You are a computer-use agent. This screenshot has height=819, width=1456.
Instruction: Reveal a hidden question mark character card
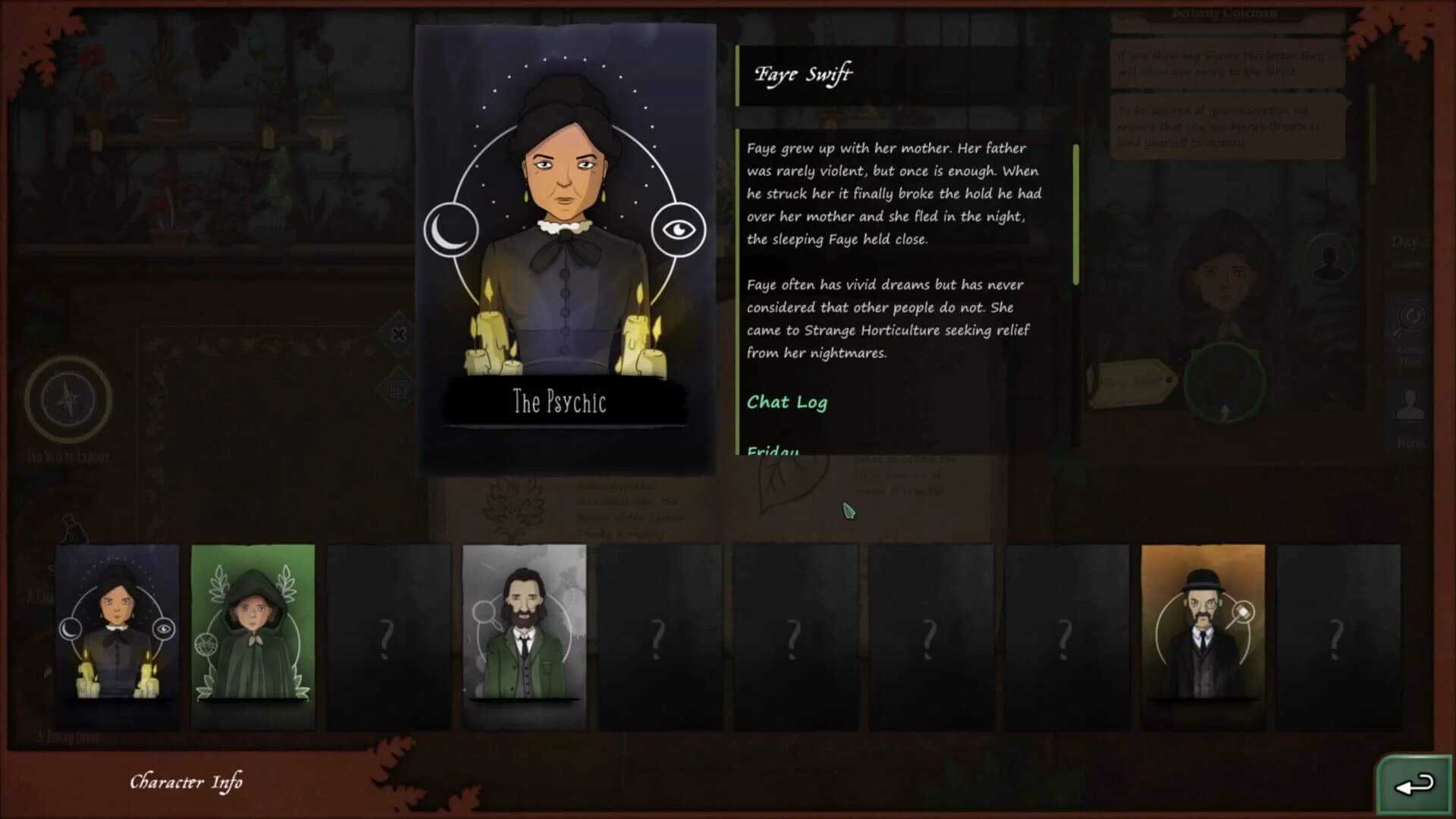click(x=388, y=637)
